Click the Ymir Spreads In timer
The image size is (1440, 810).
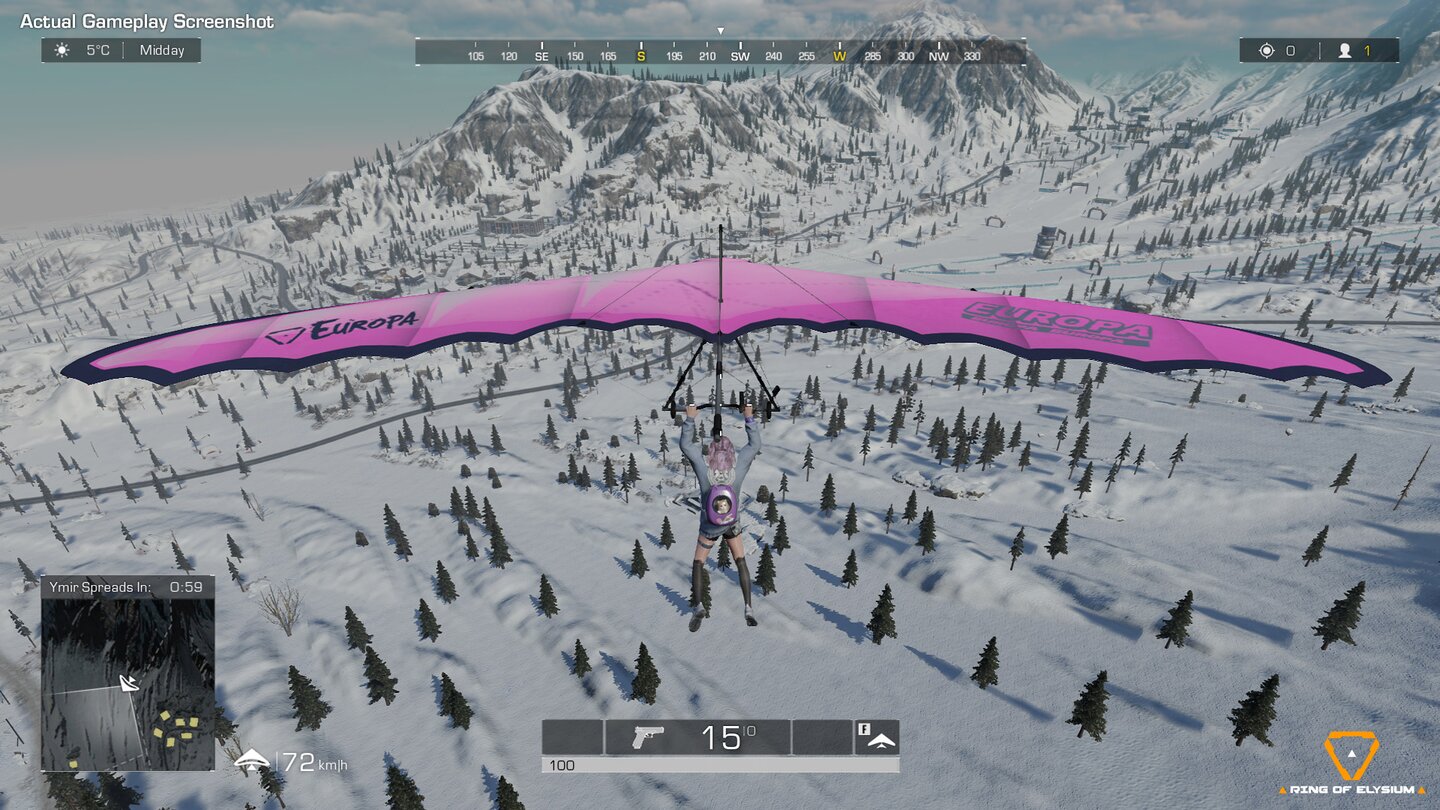point(120,588)
